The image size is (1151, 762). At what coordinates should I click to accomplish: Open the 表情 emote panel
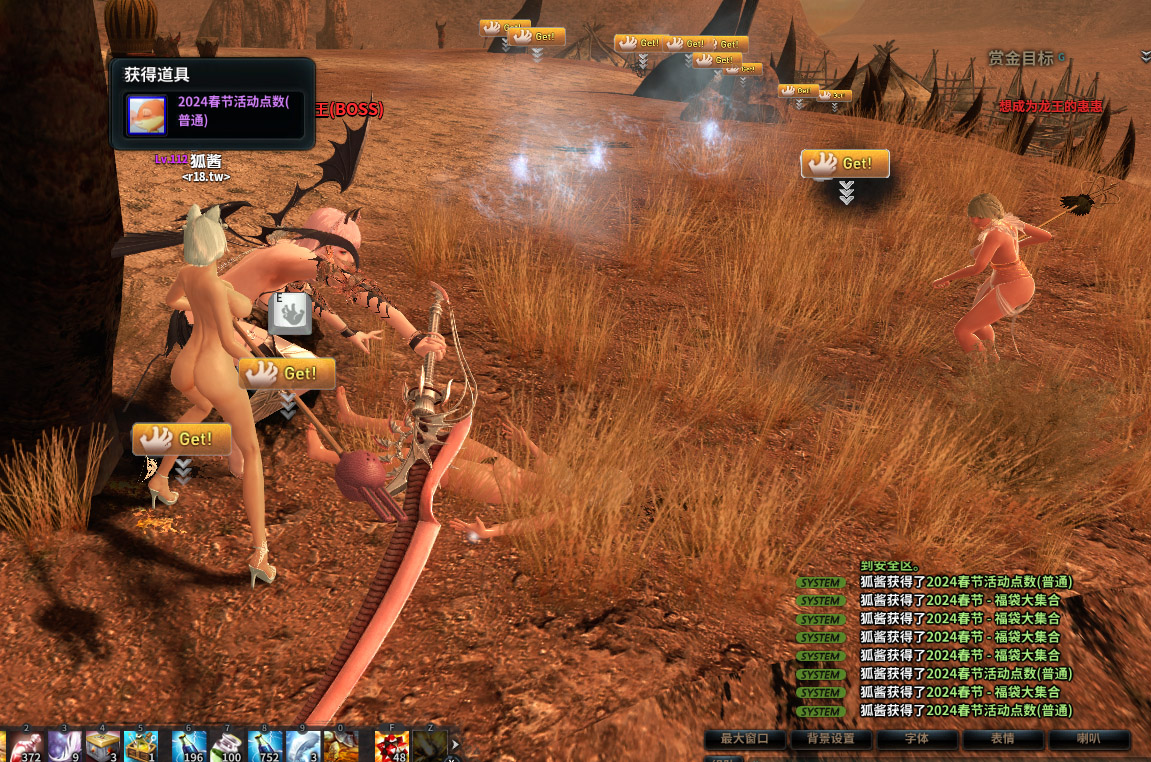[x=1002, y=739]
